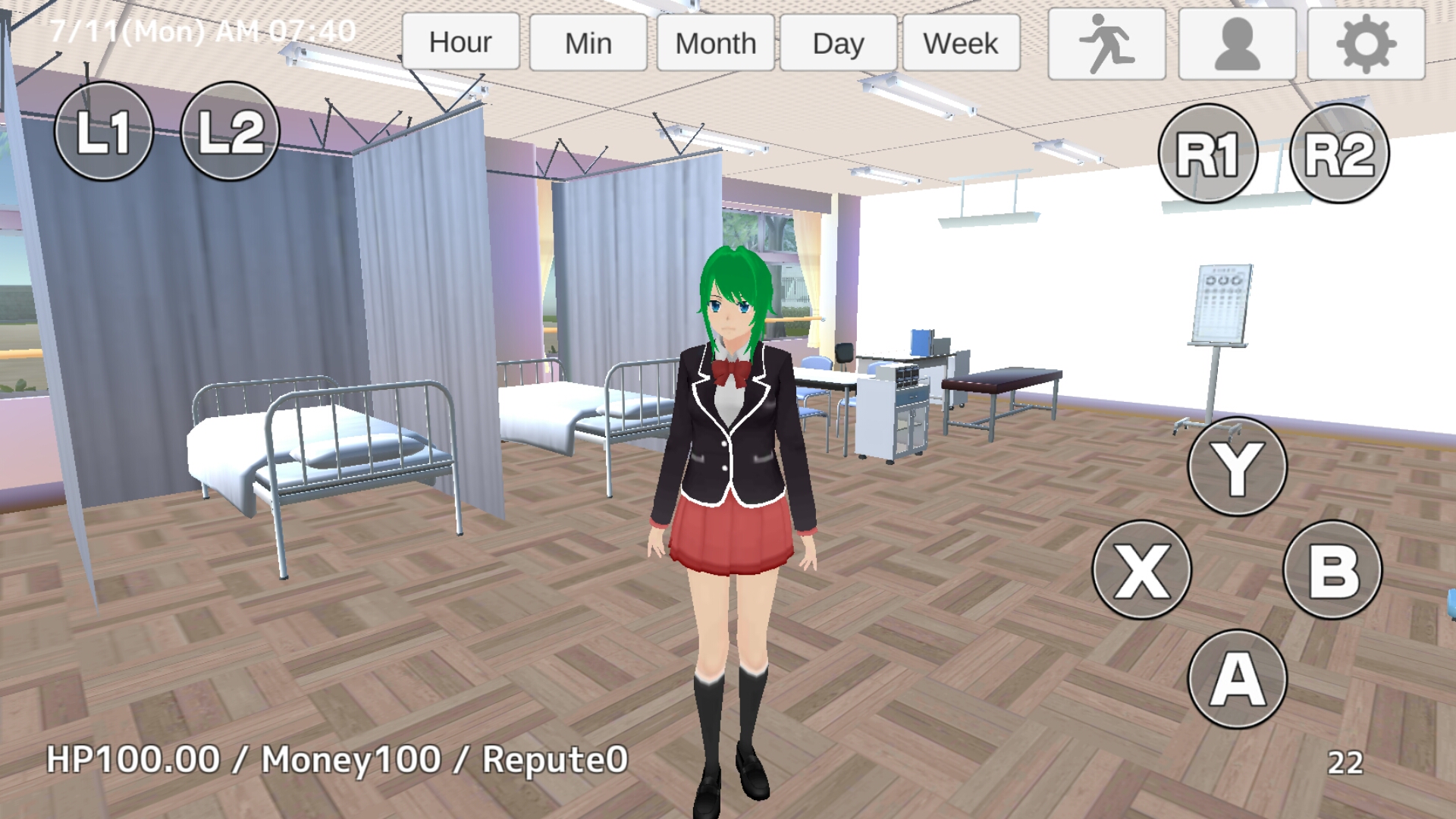Skip a week using the Week button
1456x819 pixels.
960,42
